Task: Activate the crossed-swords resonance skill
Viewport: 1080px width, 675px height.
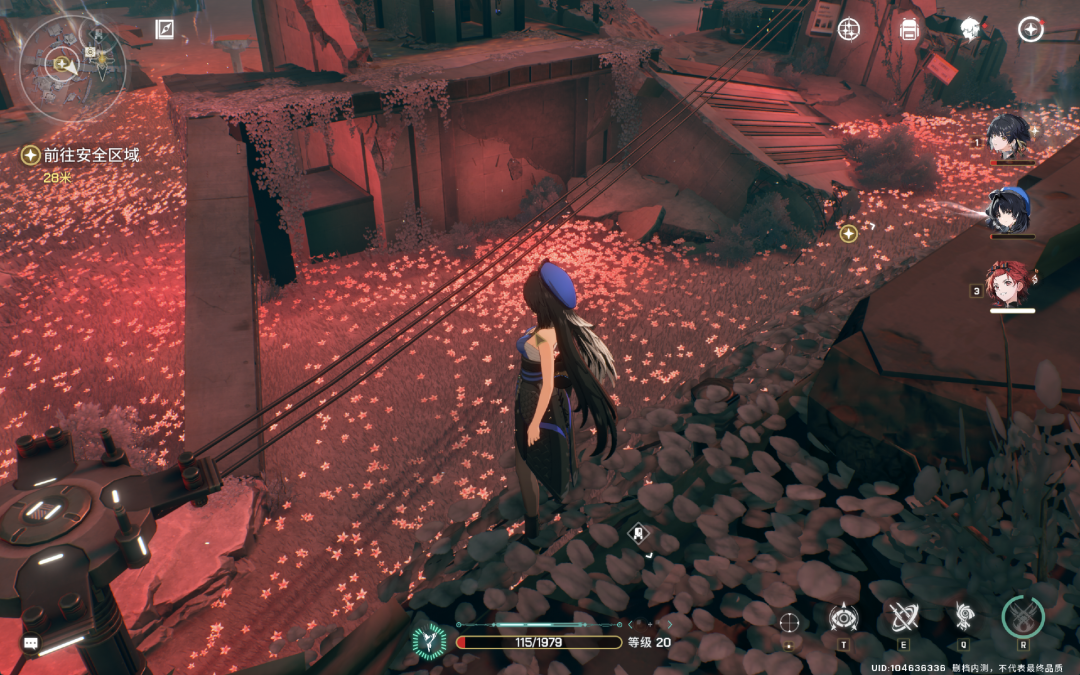Action: (903, 617)
